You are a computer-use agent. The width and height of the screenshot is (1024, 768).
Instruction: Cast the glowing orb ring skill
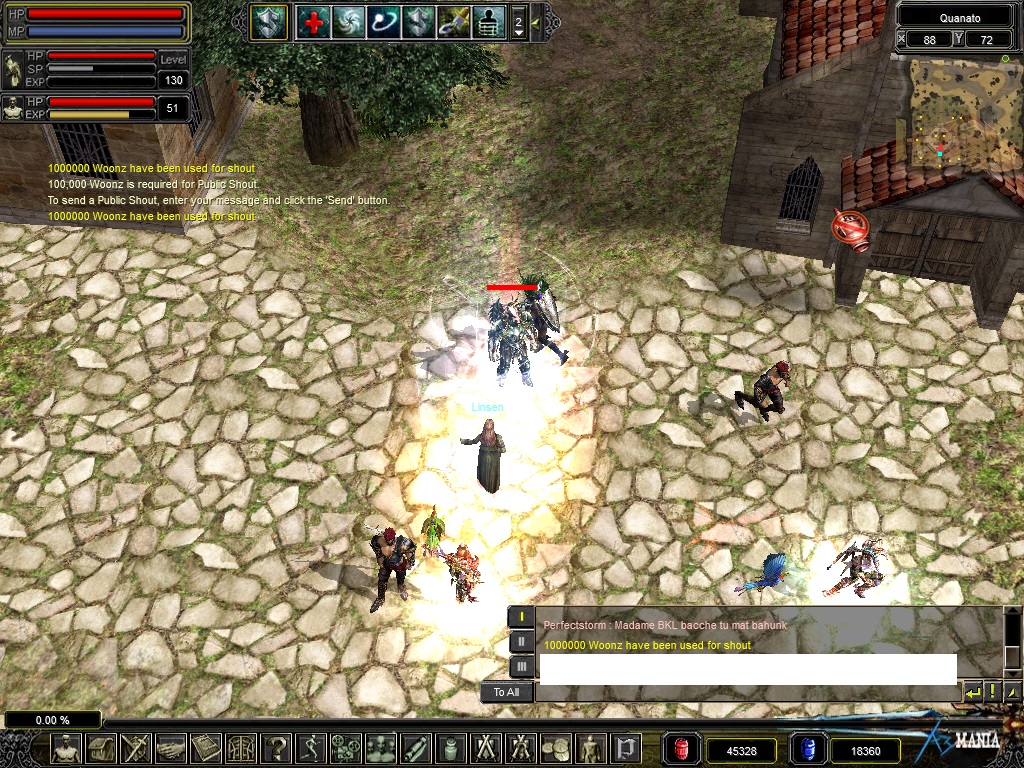[384, 21]
